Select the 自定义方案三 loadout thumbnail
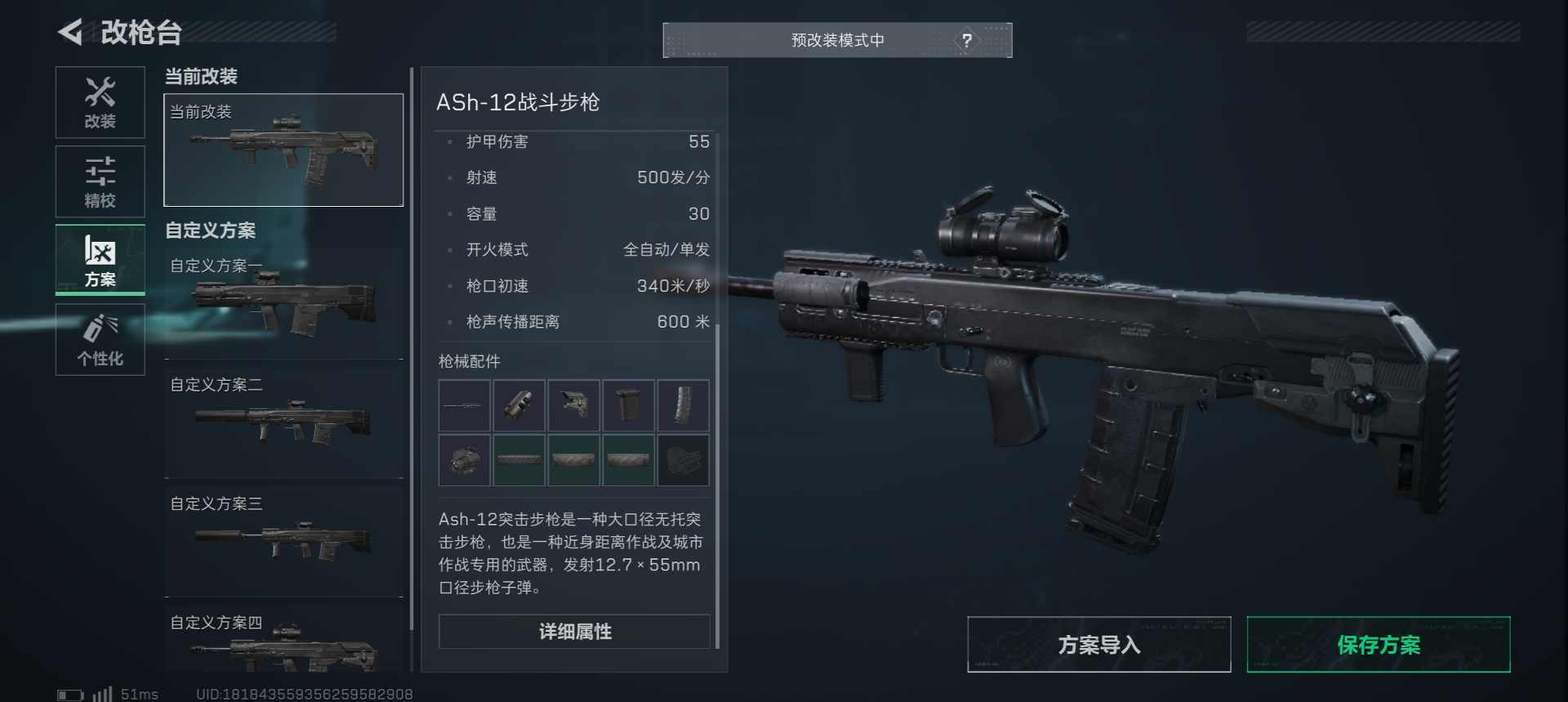The image size is (1568, 702). tap(283, 539)
